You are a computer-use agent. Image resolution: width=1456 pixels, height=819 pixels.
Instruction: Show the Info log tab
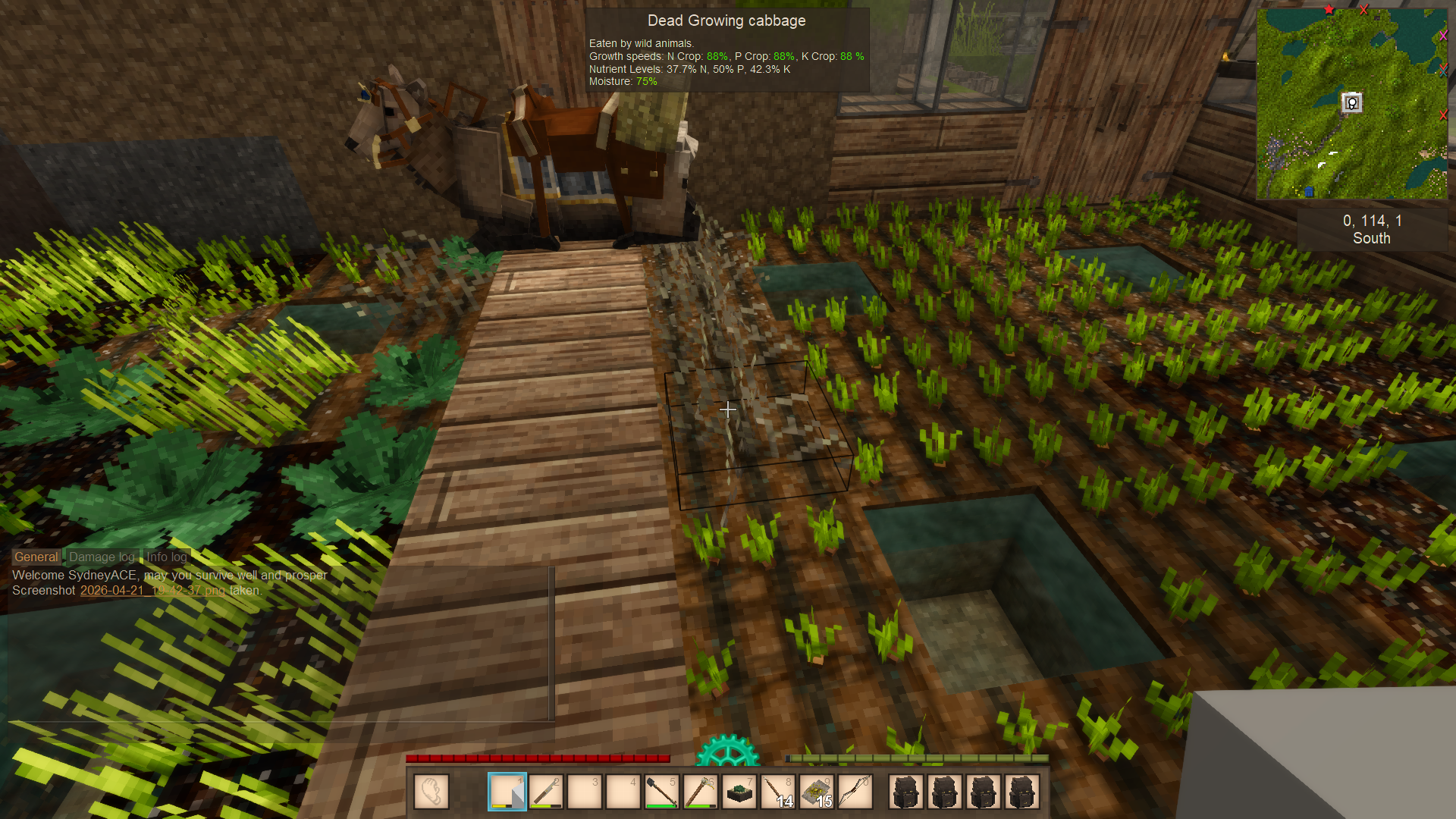(167, 557)
